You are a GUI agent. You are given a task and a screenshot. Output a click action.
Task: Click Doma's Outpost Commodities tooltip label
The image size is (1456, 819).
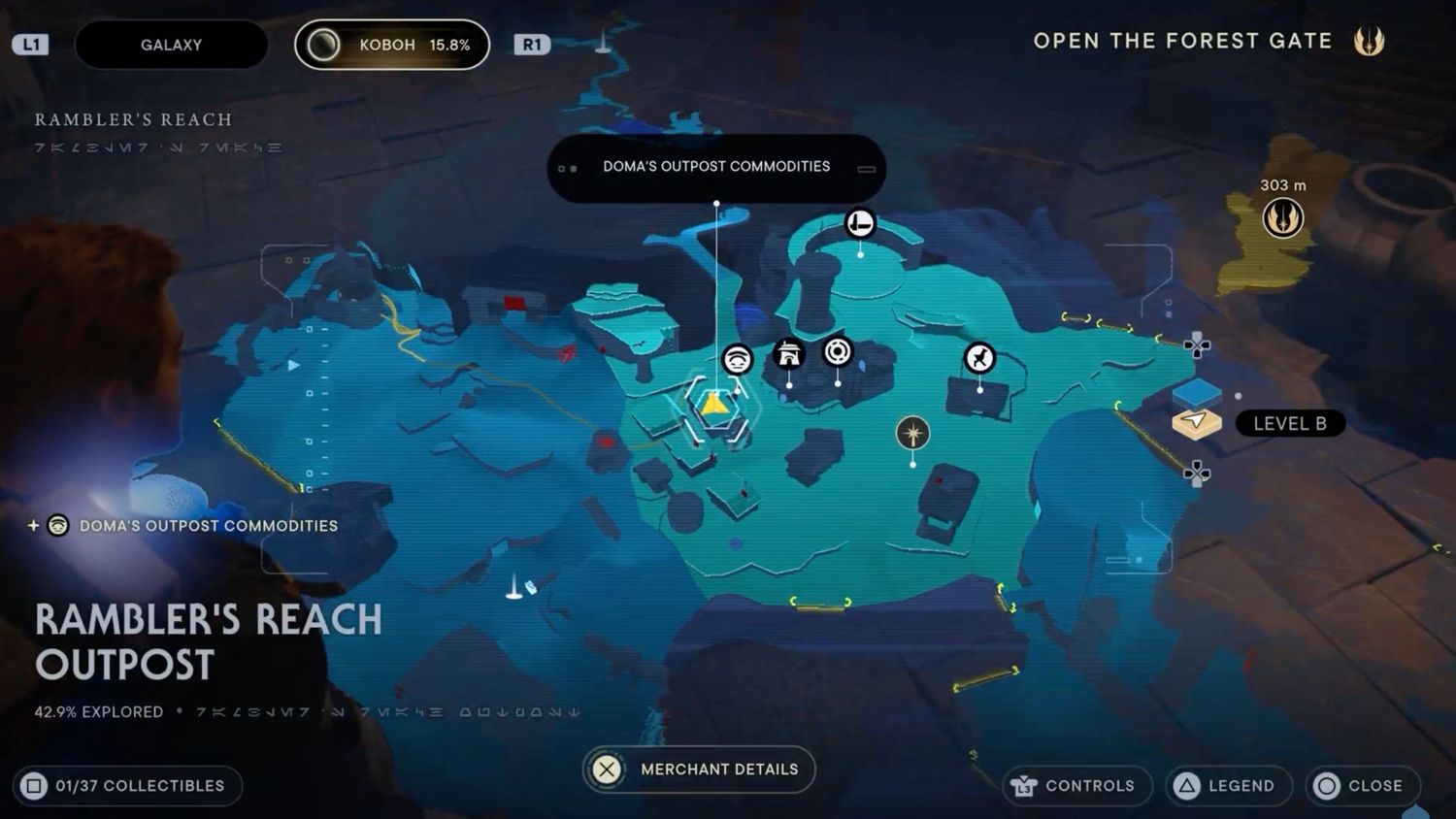(716, 167)
